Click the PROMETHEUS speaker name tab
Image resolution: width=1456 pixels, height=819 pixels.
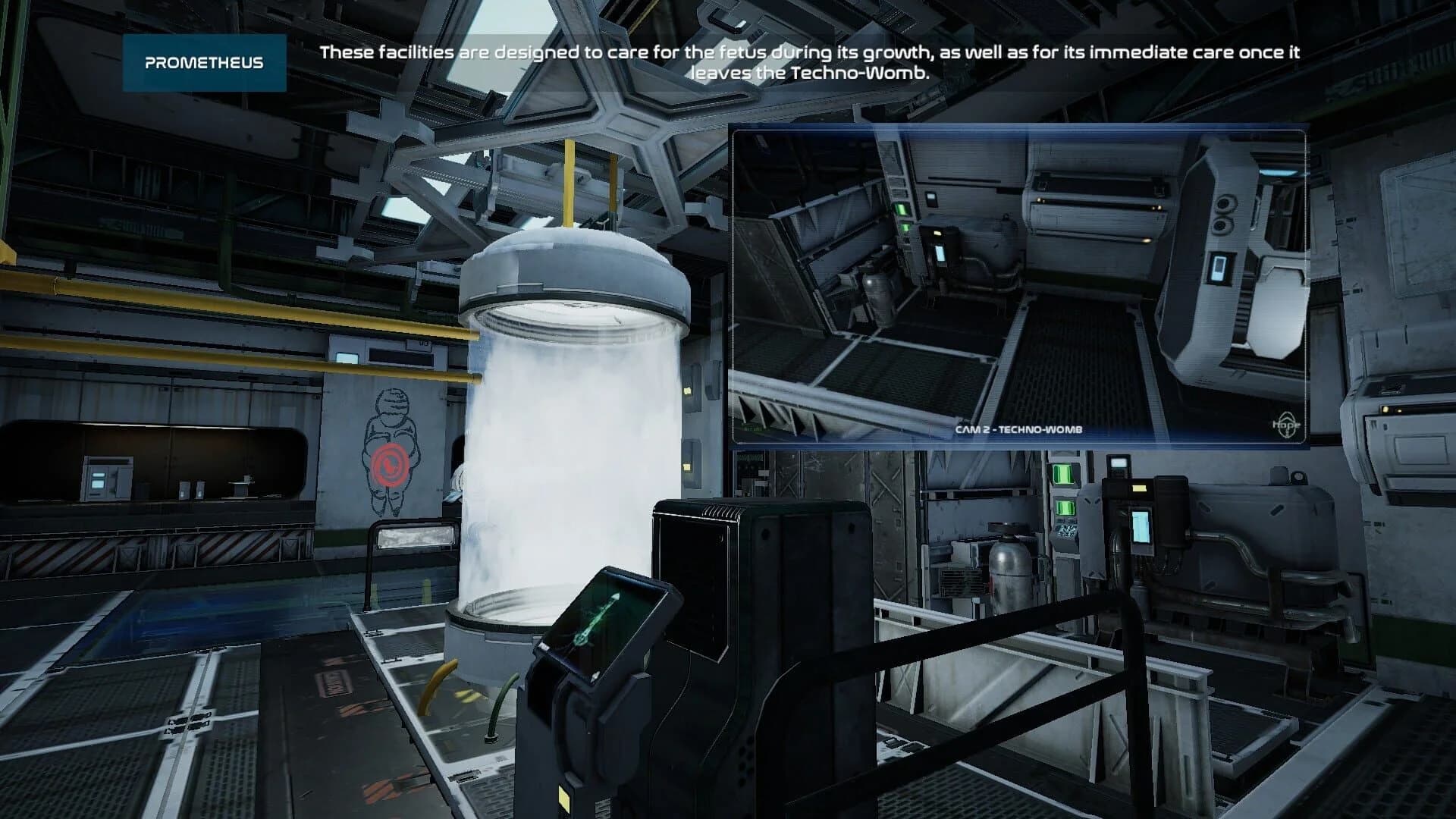click(x=206, y=64)
